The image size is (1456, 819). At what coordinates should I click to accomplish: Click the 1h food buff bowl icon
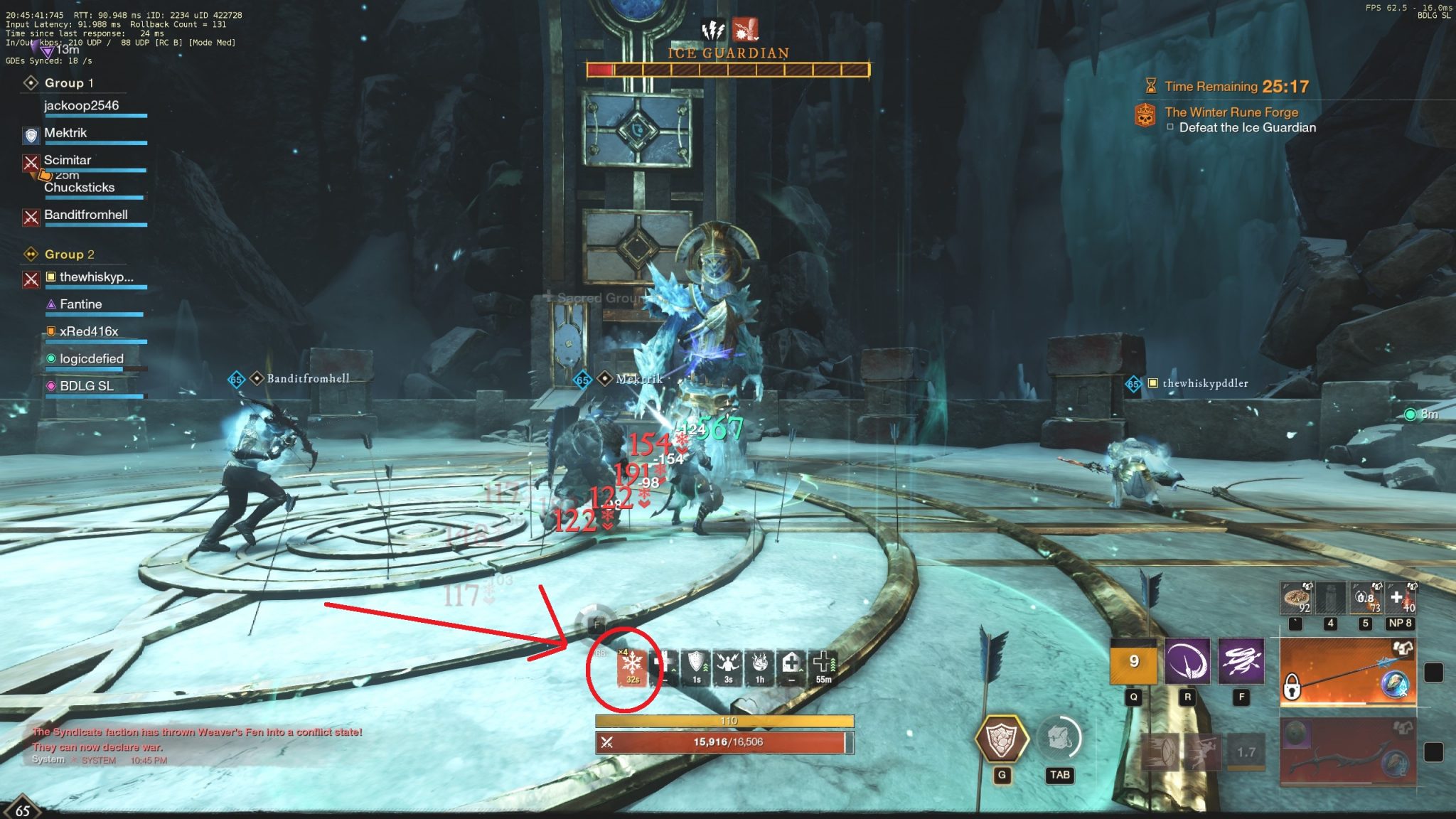[758, 665]
